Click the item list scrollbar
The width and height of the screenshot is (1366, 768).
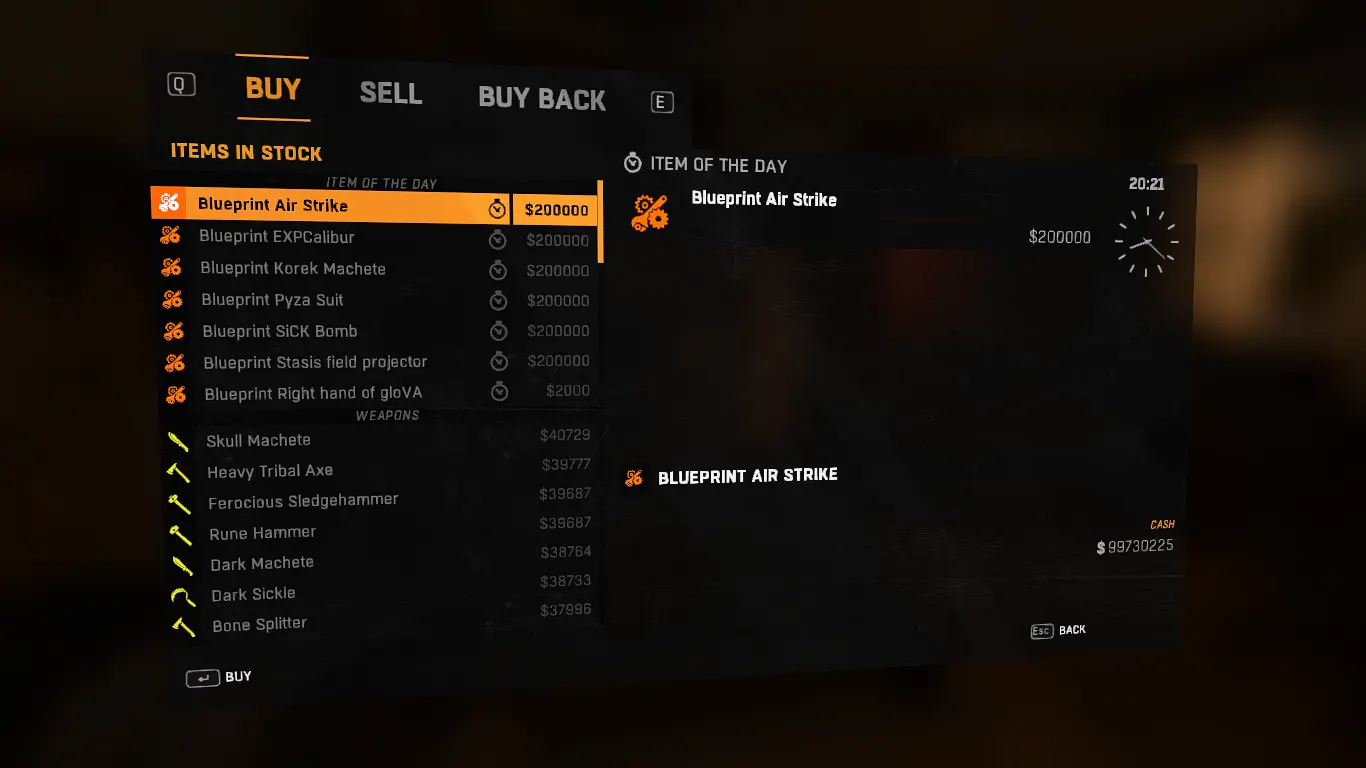[600, 222]
